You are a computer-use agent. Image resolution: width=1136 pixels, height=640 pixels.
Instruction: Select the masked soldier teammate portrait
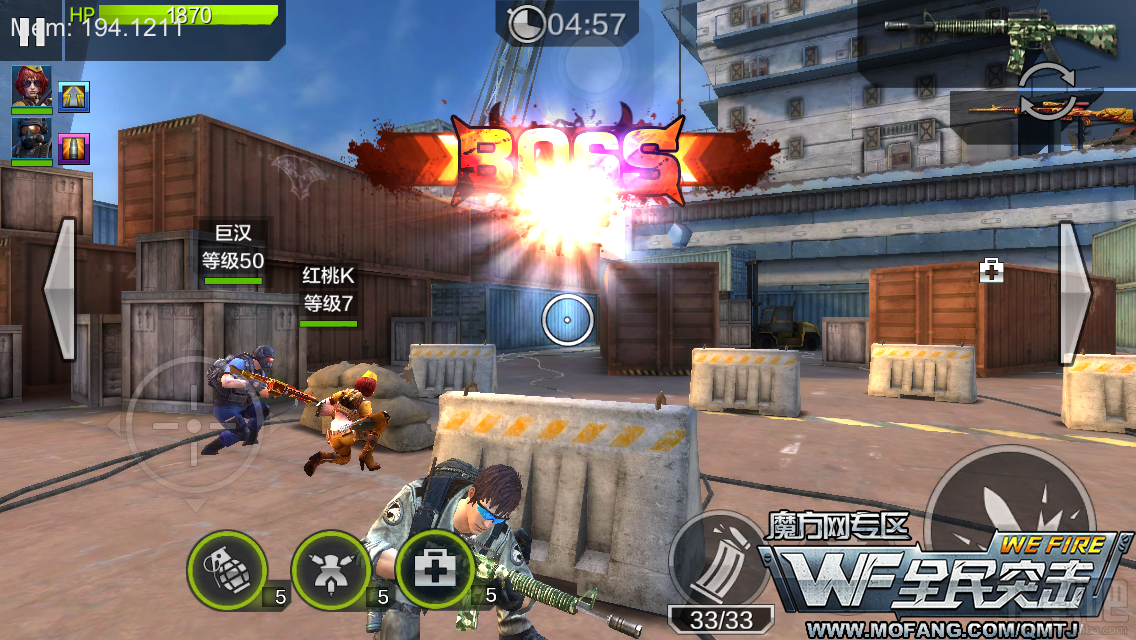(x=31, y=139)
